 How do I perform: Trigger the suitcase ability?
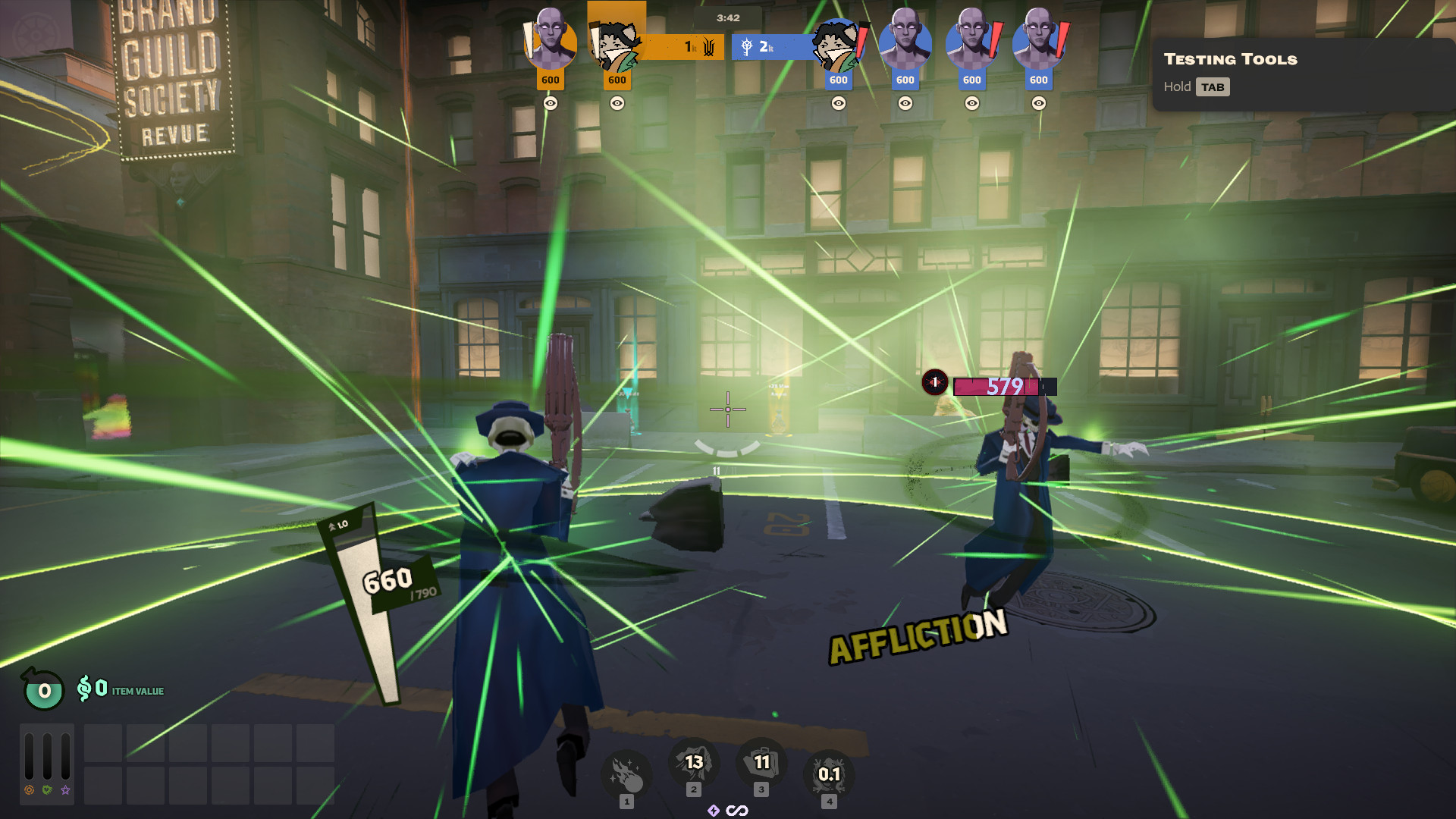(x=761, y=763)
